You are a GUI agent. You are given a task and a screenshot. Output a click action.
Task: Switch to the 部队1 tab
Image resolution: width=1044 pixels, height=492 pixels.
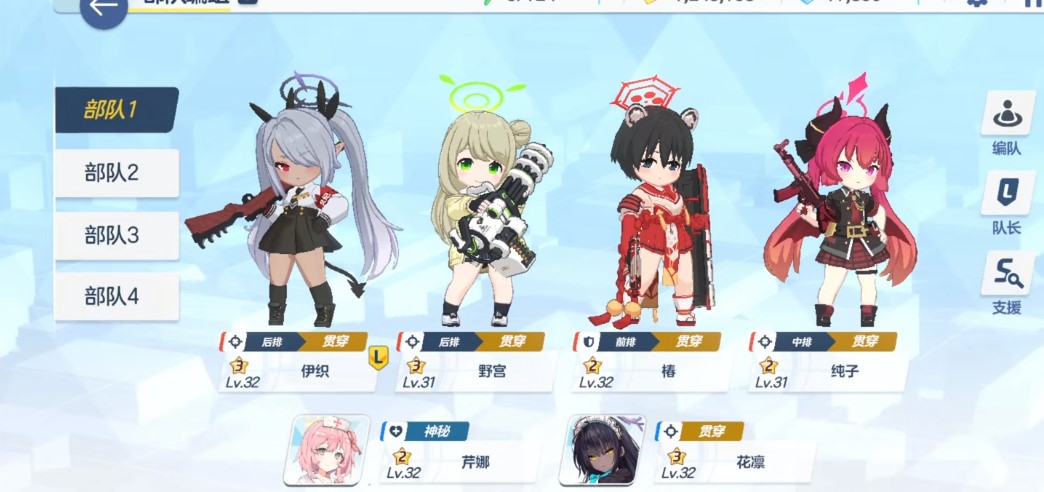point(115,110)
